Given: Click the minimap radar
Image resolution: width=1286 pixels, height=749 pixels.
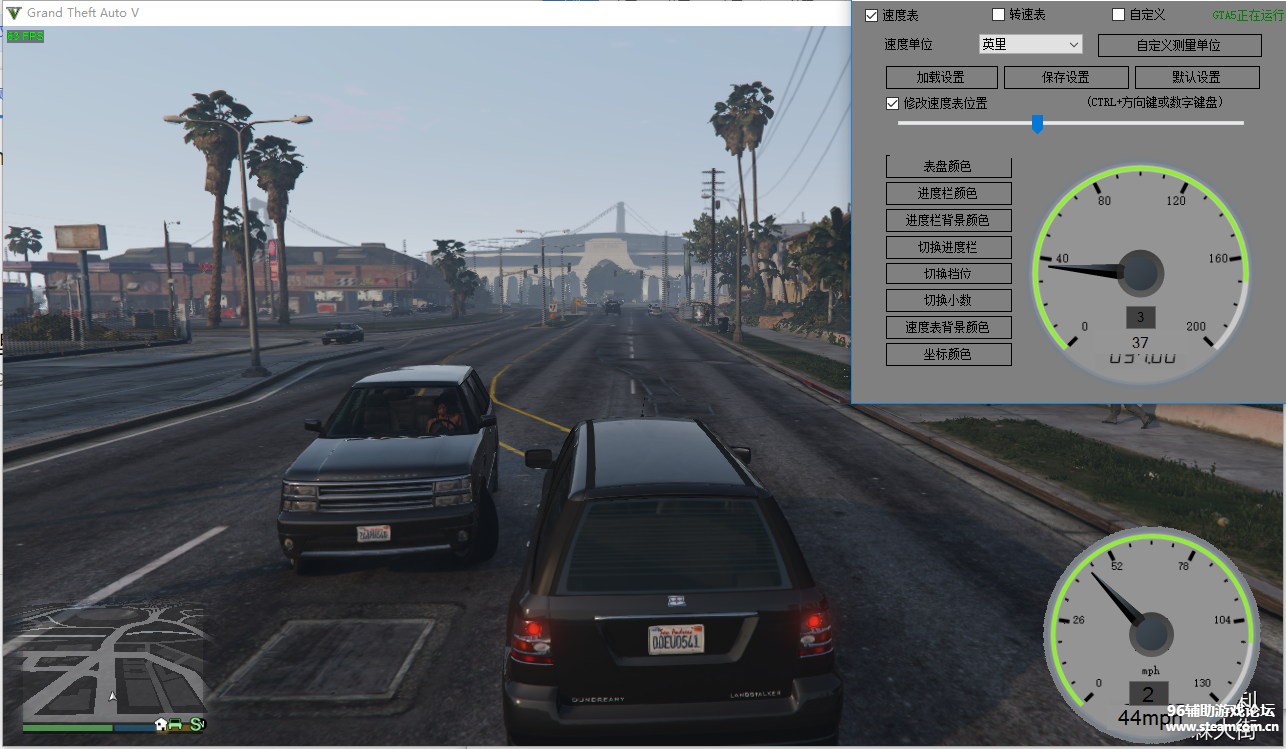Looking at the screenshot, I should click(x=113, y=661).
